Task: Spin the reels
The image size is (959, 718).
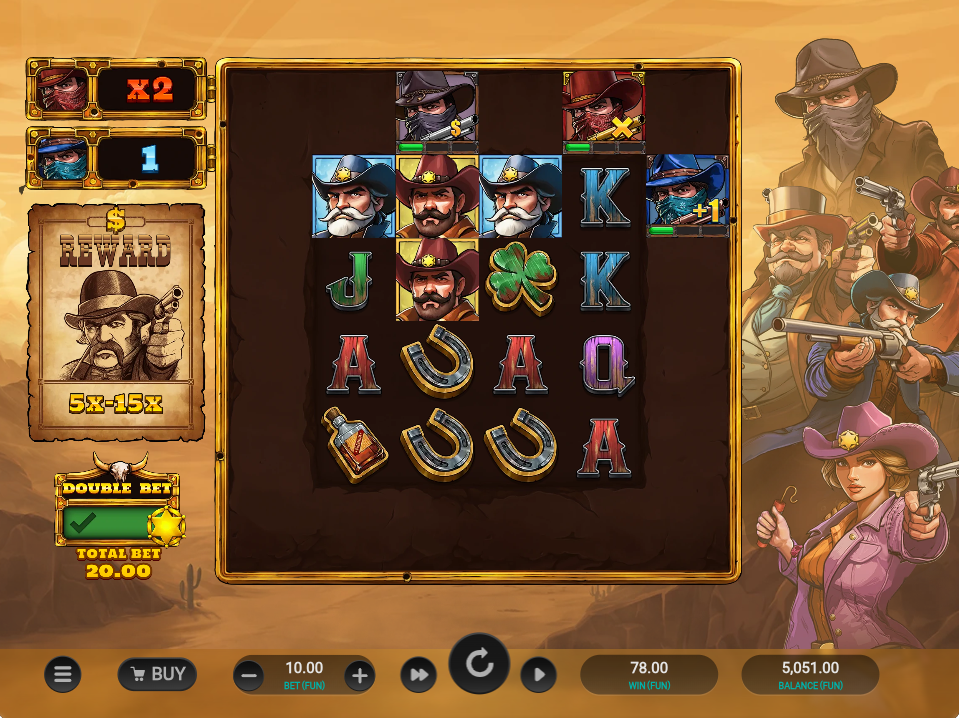Action: [x=479, y=664]
